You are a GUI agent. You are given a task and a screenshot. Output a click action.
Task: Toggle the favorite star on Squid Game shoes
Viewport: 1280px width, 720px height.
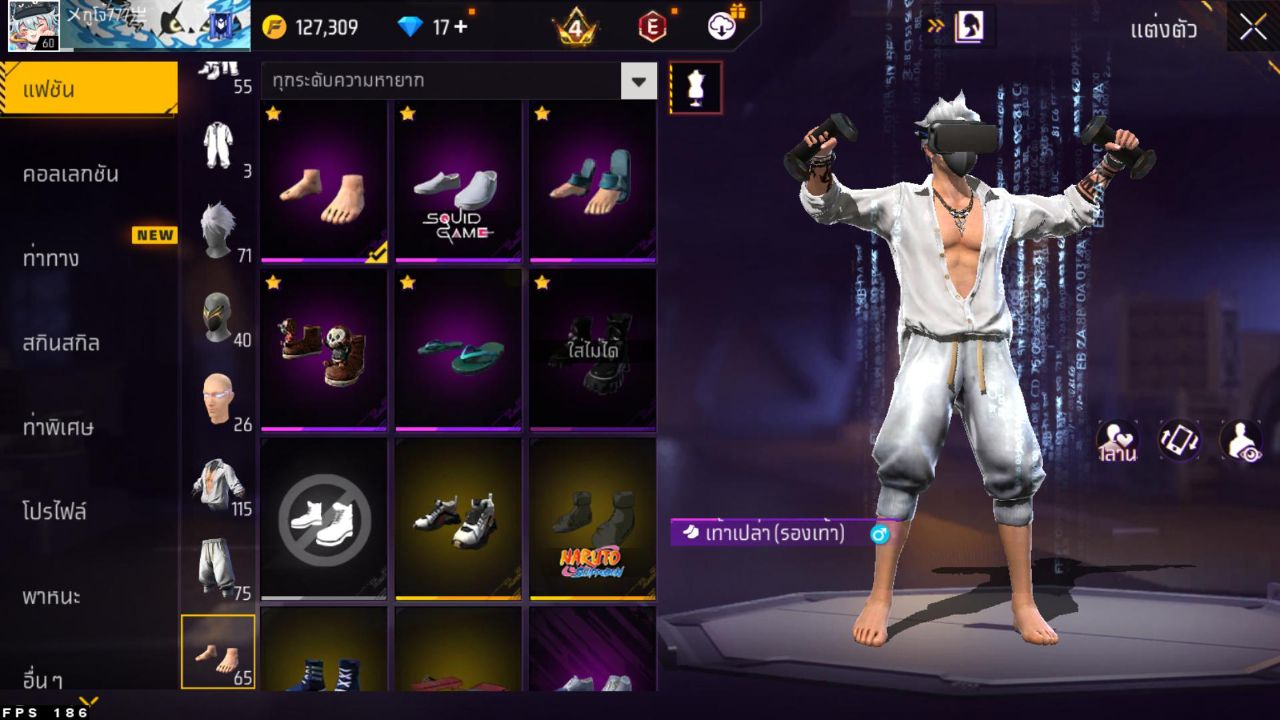pyautogui.click(x=406, y=114)
